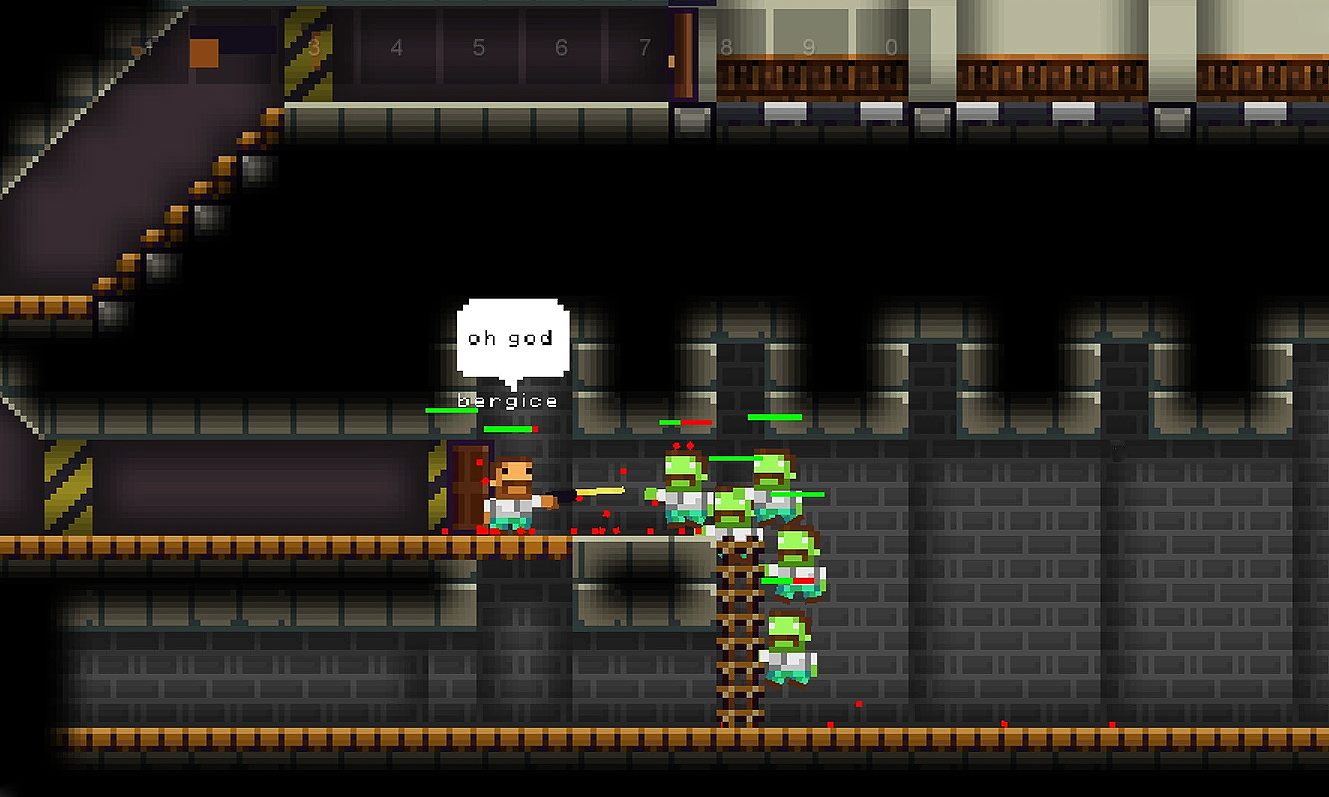Switch to hotbar slot 4

tap(397, 47)
